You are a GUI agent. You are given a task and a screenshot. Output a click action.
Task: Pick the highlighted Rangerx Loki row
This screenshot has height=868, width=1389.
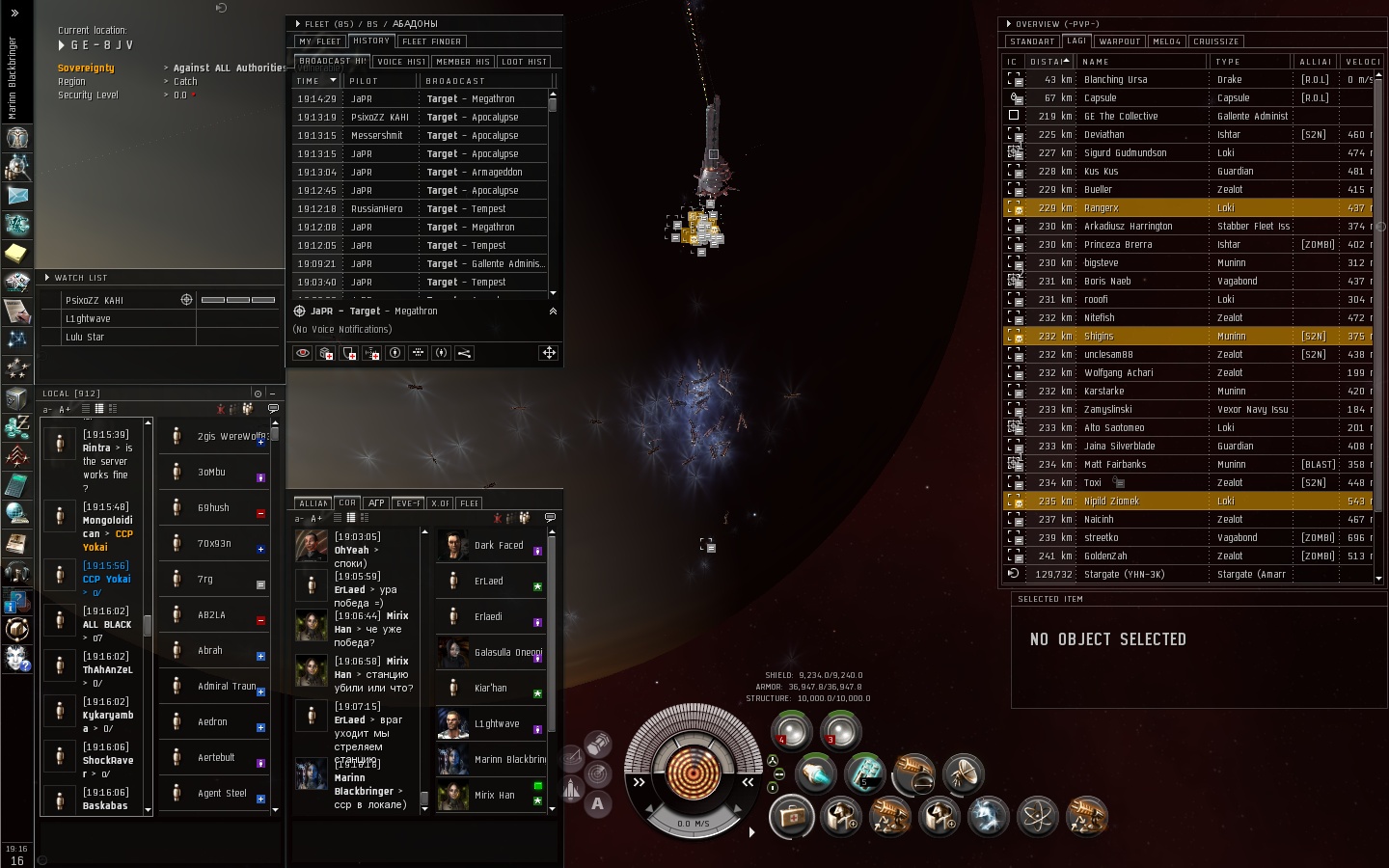pos(1102,208)
